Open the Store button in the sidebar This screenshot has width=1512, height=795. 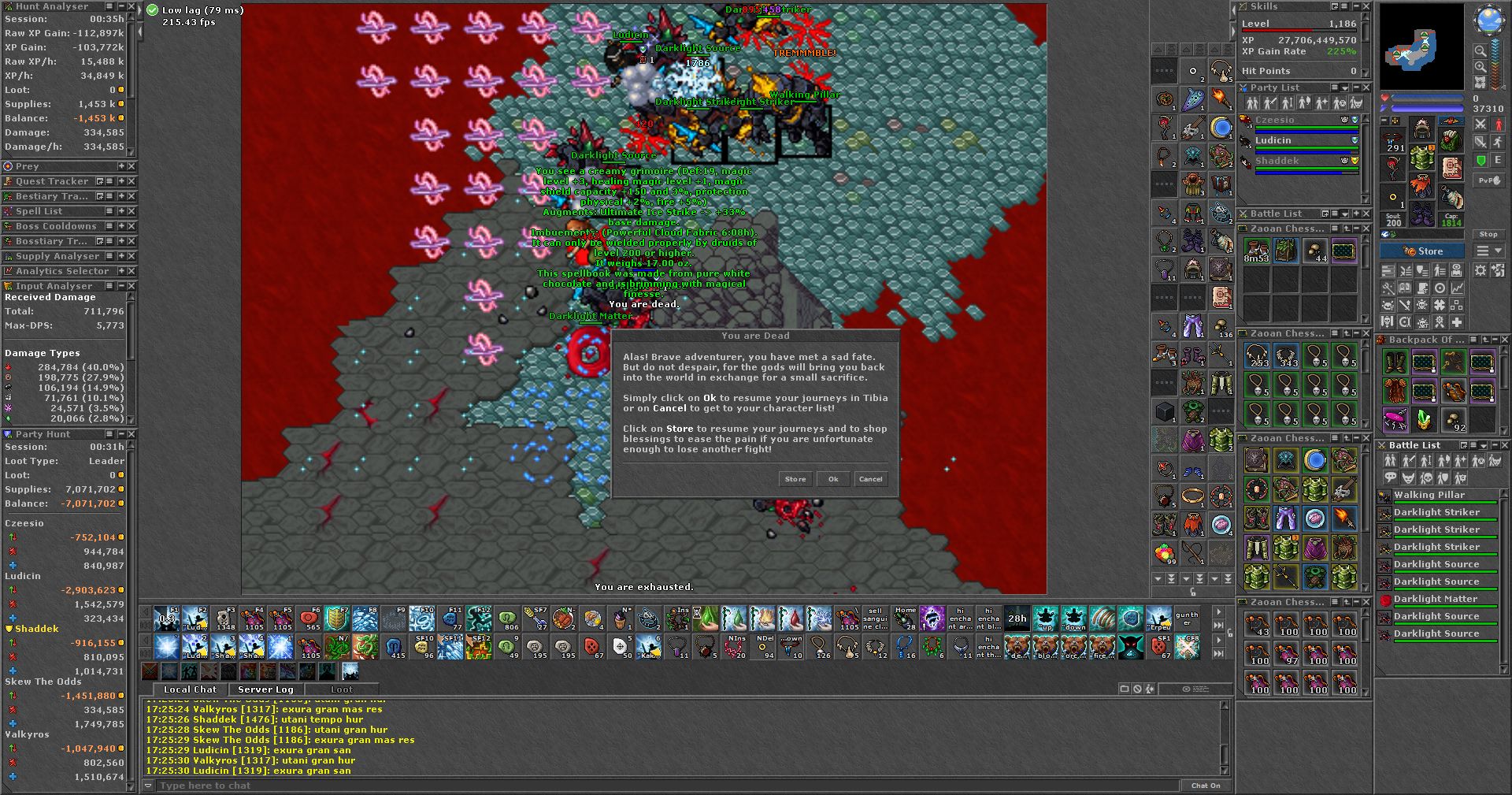click(1422, 251)
